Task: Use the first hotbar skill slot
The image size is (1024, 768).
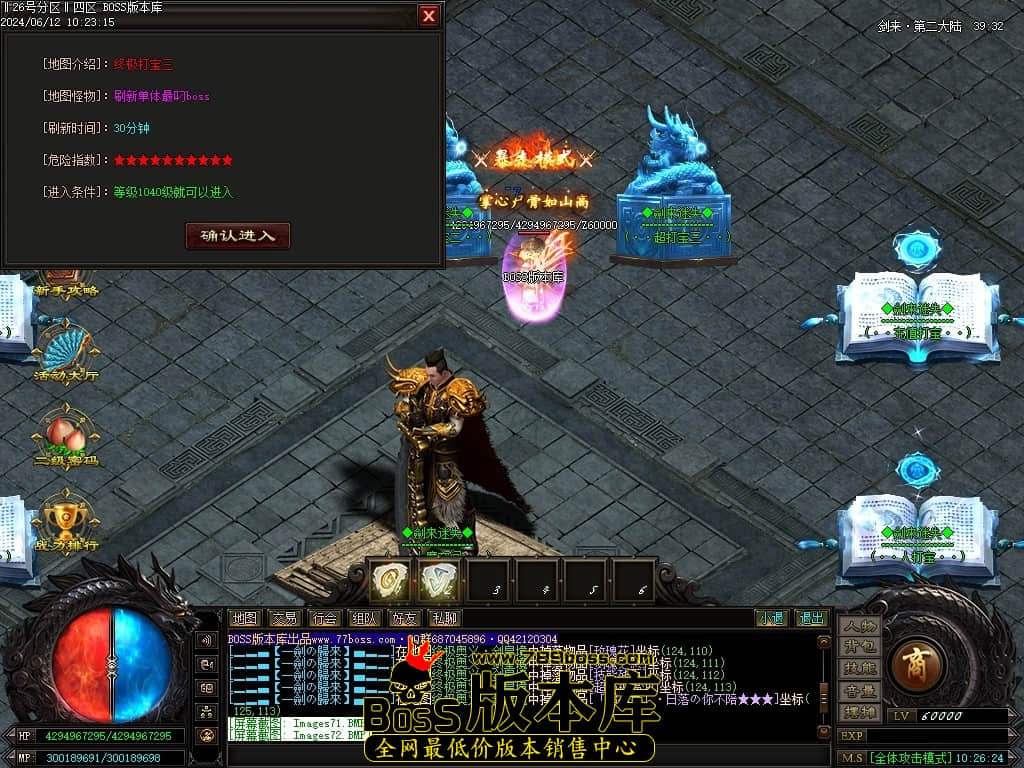Action: [390, 581]
